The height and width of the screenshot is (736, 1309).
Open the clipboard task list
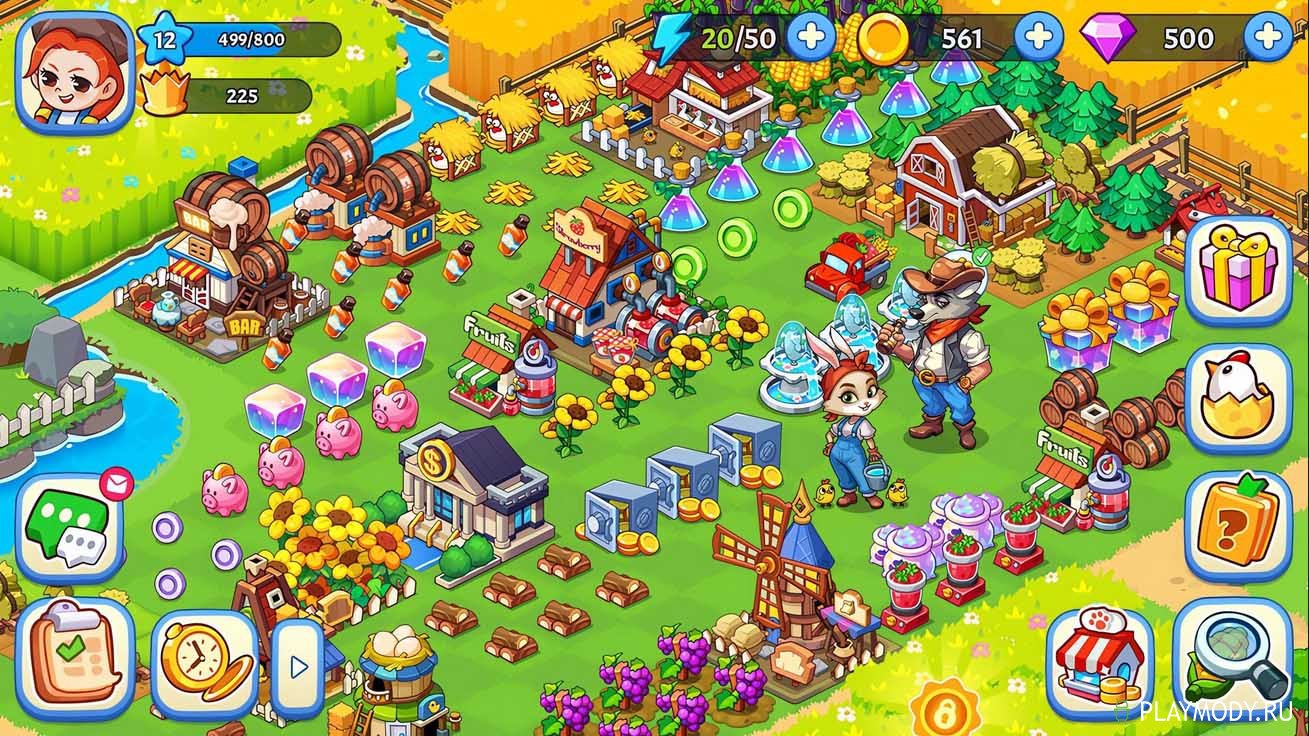point(74,657)
